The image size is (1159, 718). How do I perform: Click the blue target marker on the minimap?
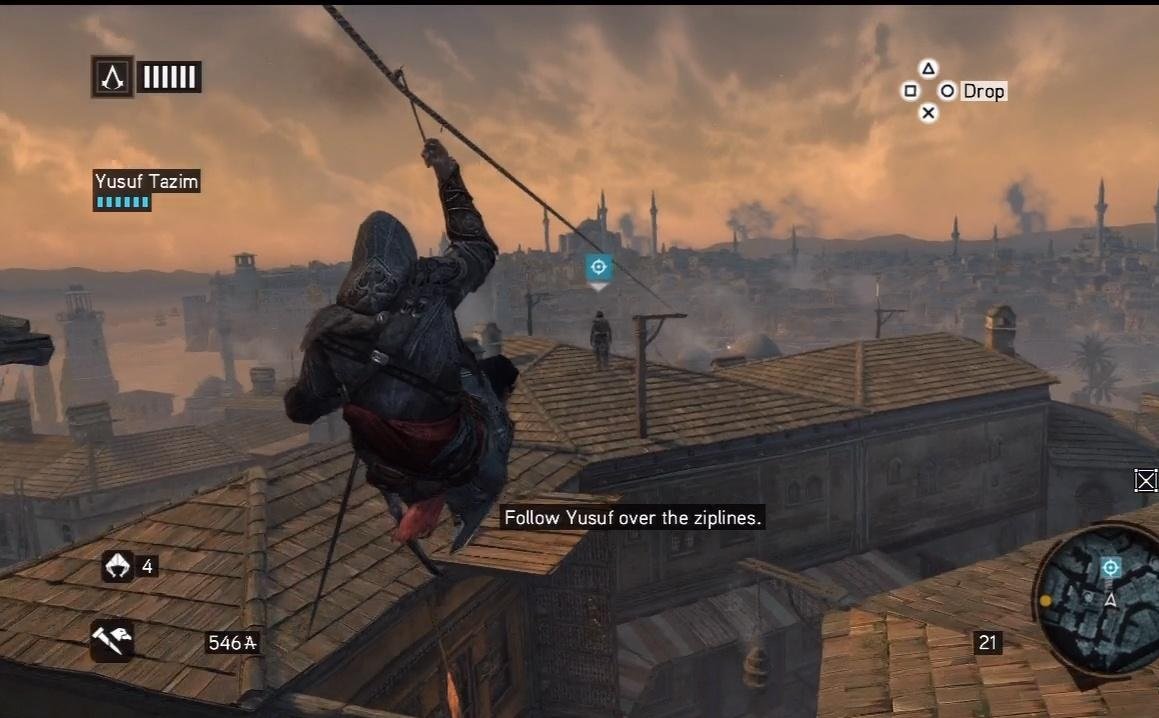point(1110,568)
